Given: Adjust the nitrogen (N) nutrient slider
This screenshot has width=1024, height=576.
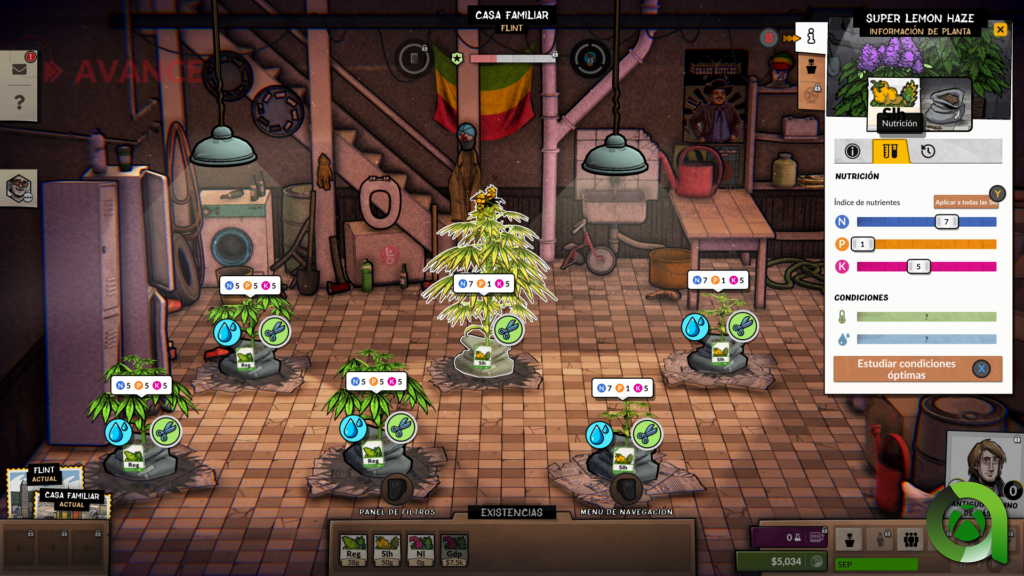Looking at the screenshot, I should pyautogui.click(x=946, y=221).
